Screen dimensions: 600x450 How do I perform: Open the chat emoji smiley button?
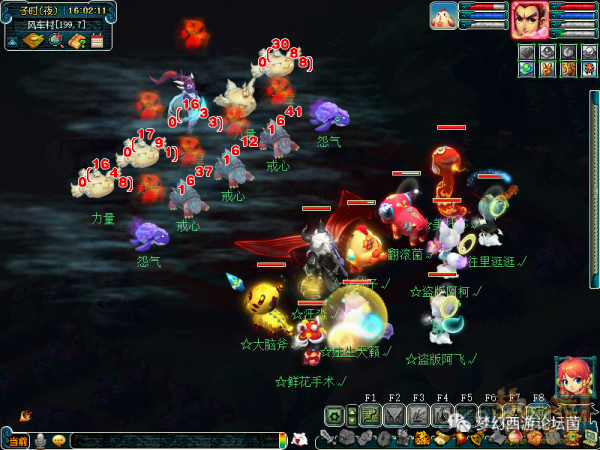click(60, 440)
